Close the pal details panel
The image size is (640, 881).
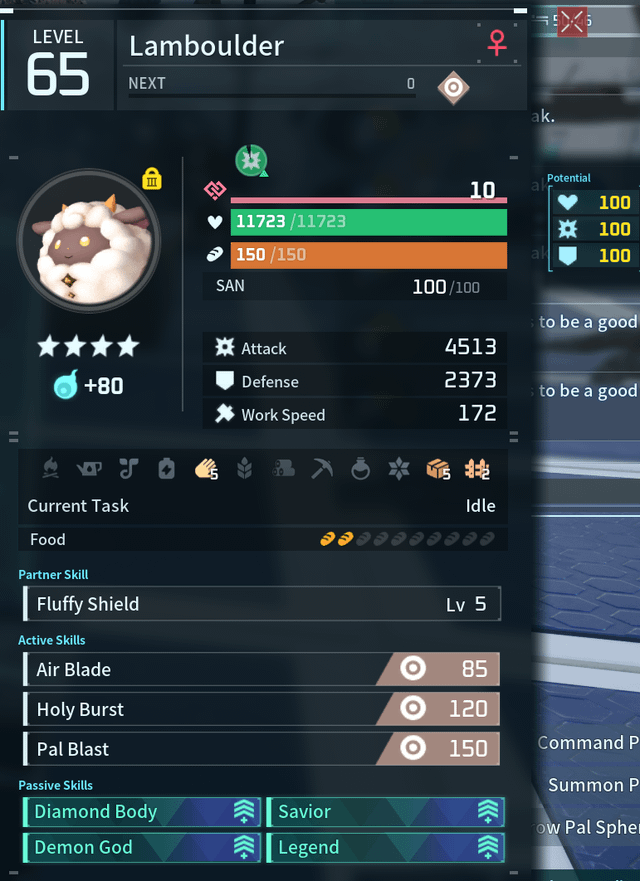pos(572,21)
